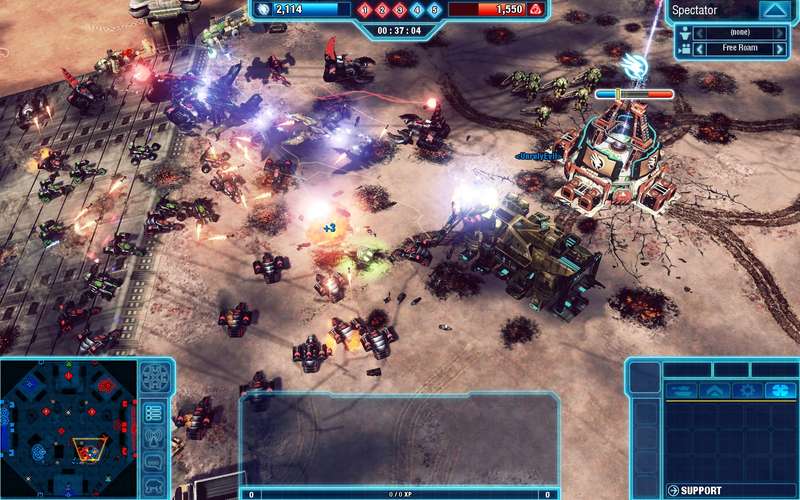Open the chat speech-bubble button
Screen dimensions: 800x500
[x=154, y=462]
